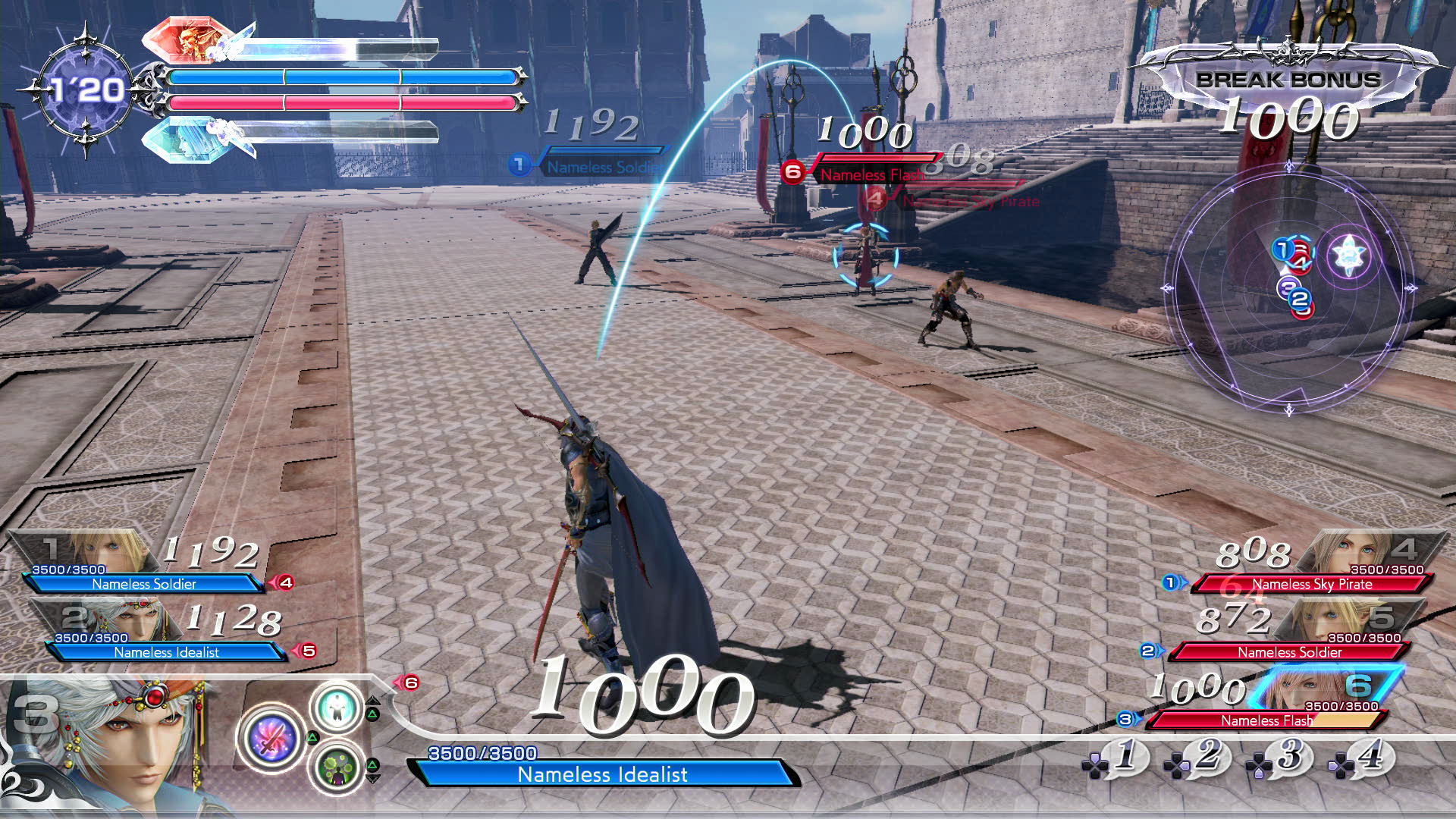
Task: Toggle the triangle prompt near the green skill
Action: [373, 764]
